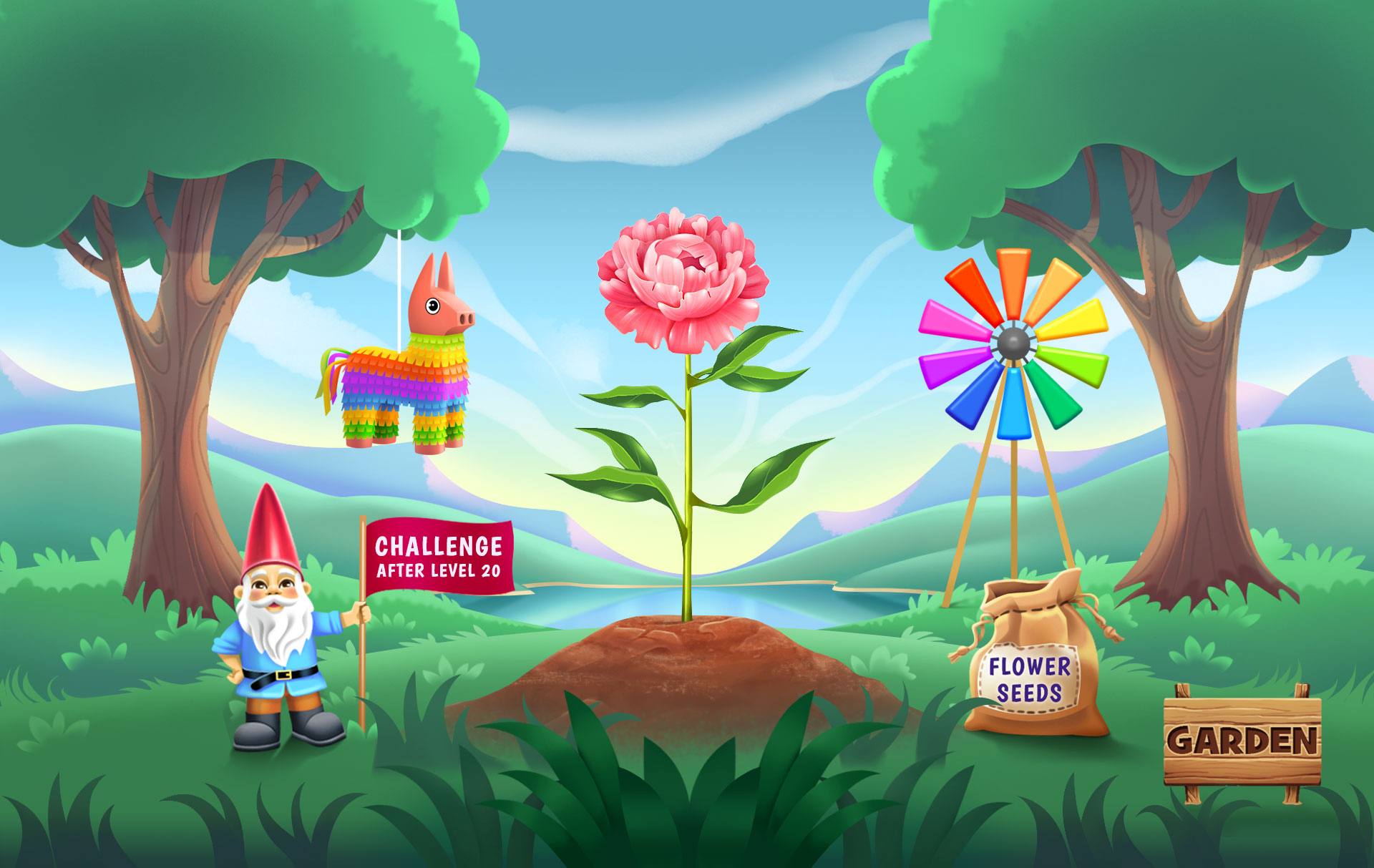The width and height of the screenshot is (1374, 868).
Task: Open the Challenge flag locked until level 20
Action: click(439, 556)
